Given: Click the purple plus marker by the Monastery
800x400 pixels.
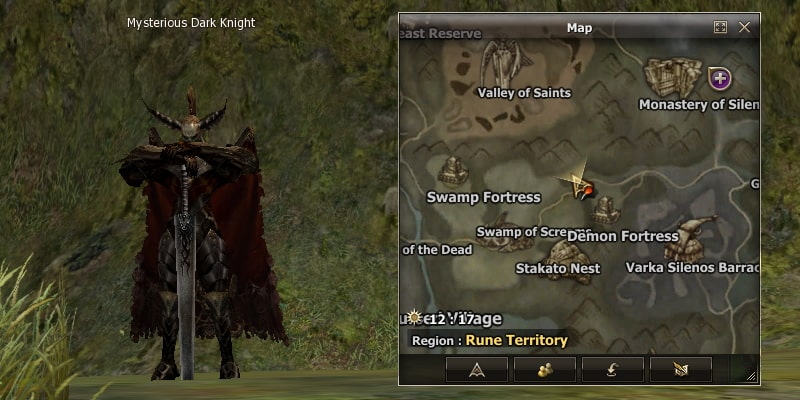Looking at the screenshot, I should tap(719, 77).
